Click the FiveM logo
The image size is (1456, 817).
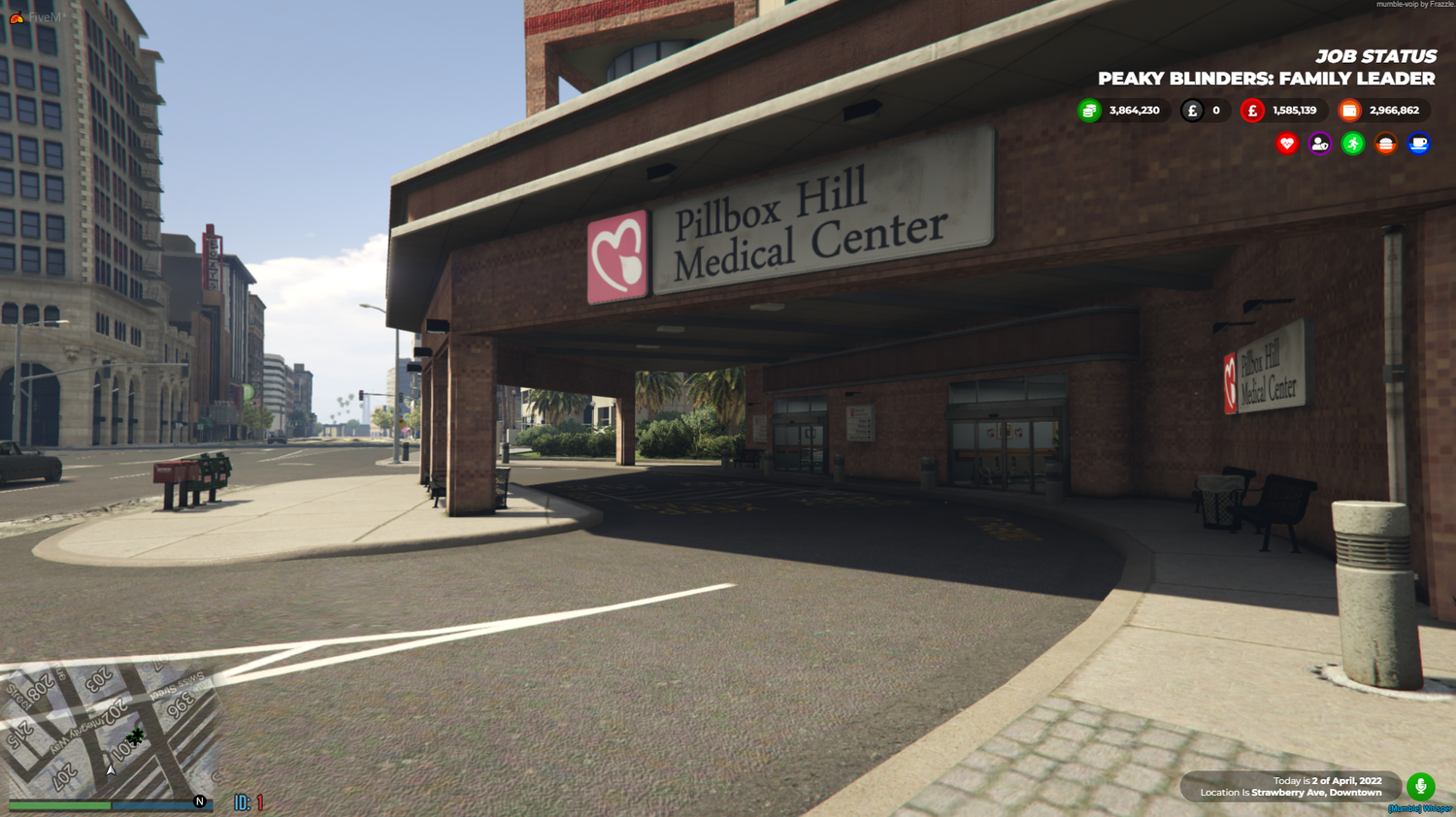[16, 16]
